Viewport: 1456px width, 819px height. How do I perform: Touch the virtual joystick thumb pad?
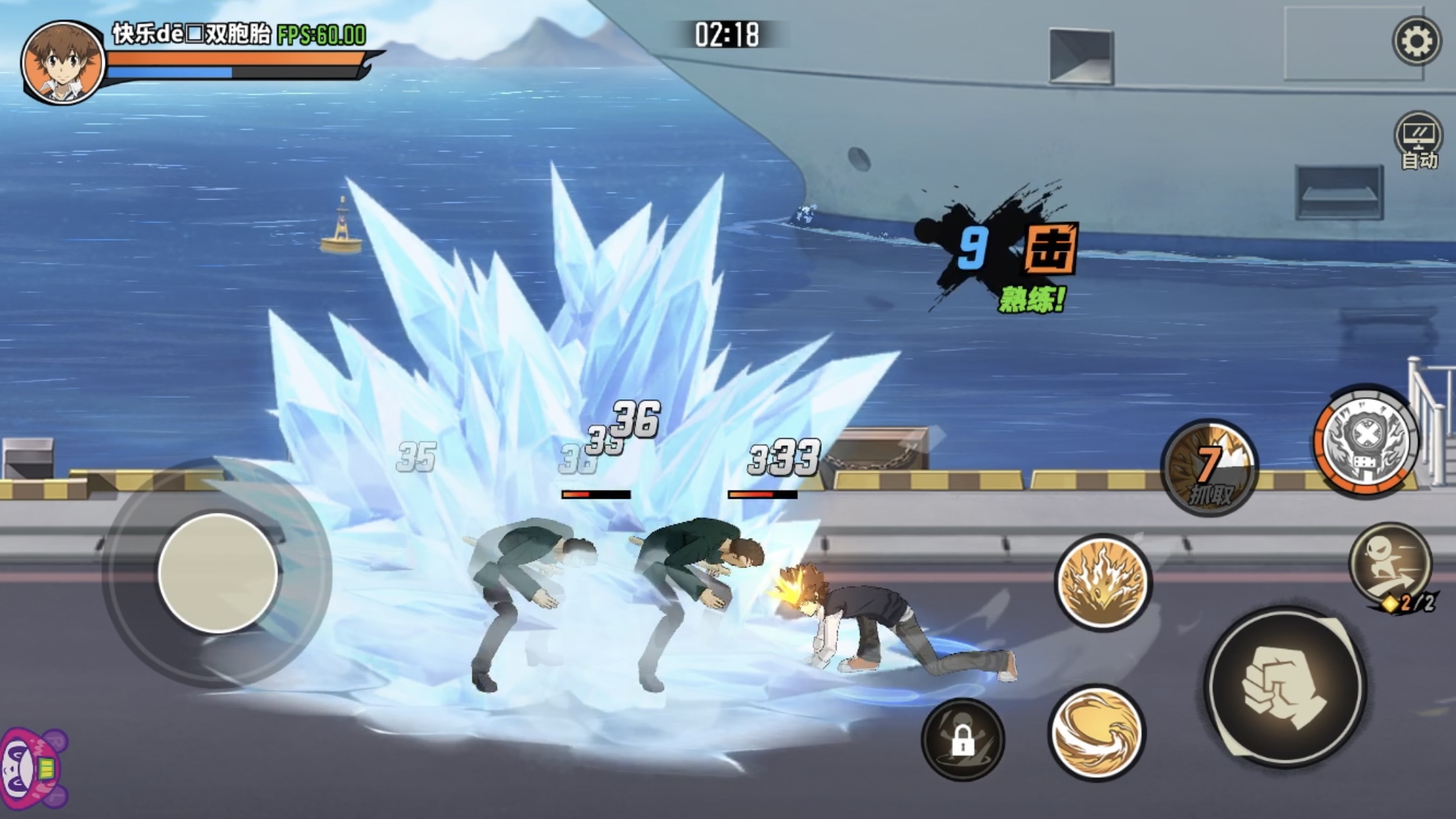pyautogui.click(x=217, y=573)
